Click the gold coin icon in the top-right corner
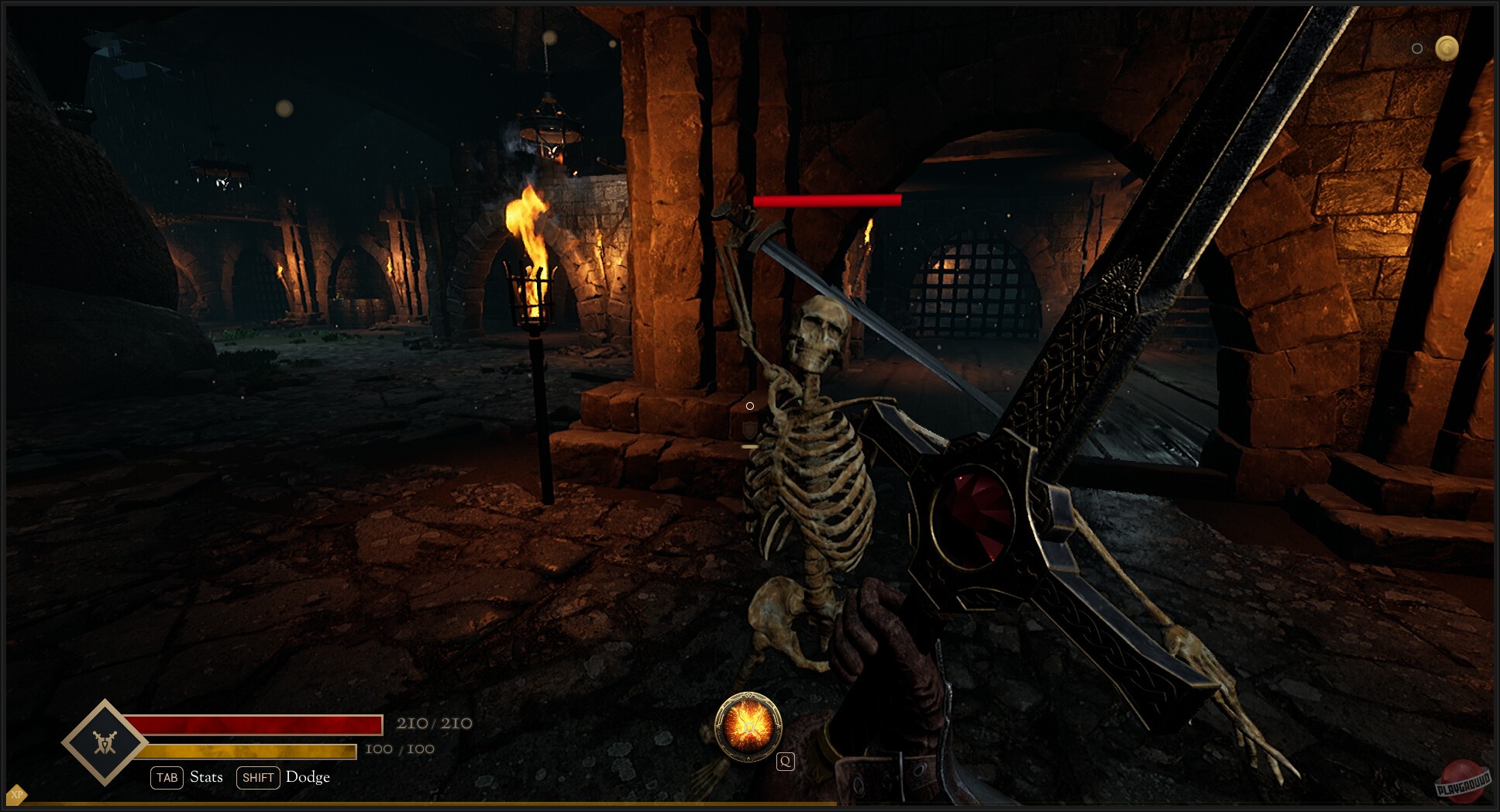 [1447, 49]
